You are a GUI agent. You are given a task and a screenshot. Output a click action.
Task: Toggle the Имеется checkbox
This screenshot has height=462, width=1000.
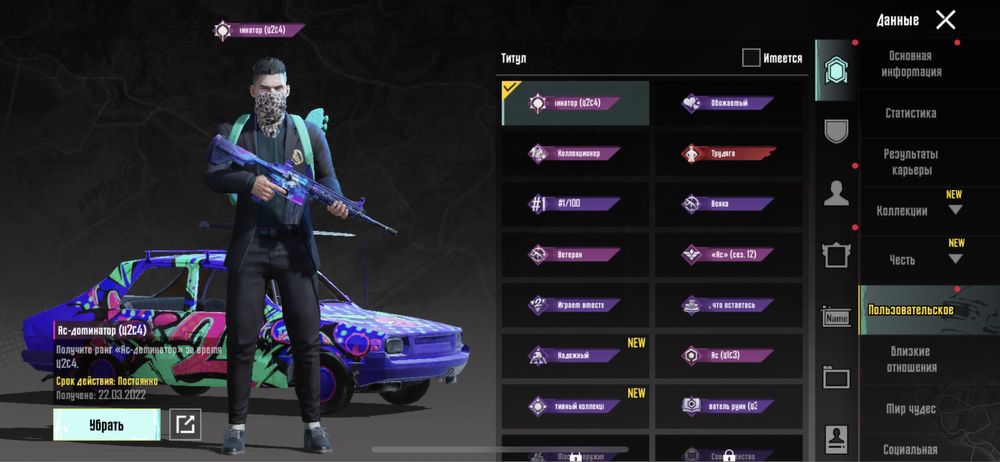[x=751, y=58]
